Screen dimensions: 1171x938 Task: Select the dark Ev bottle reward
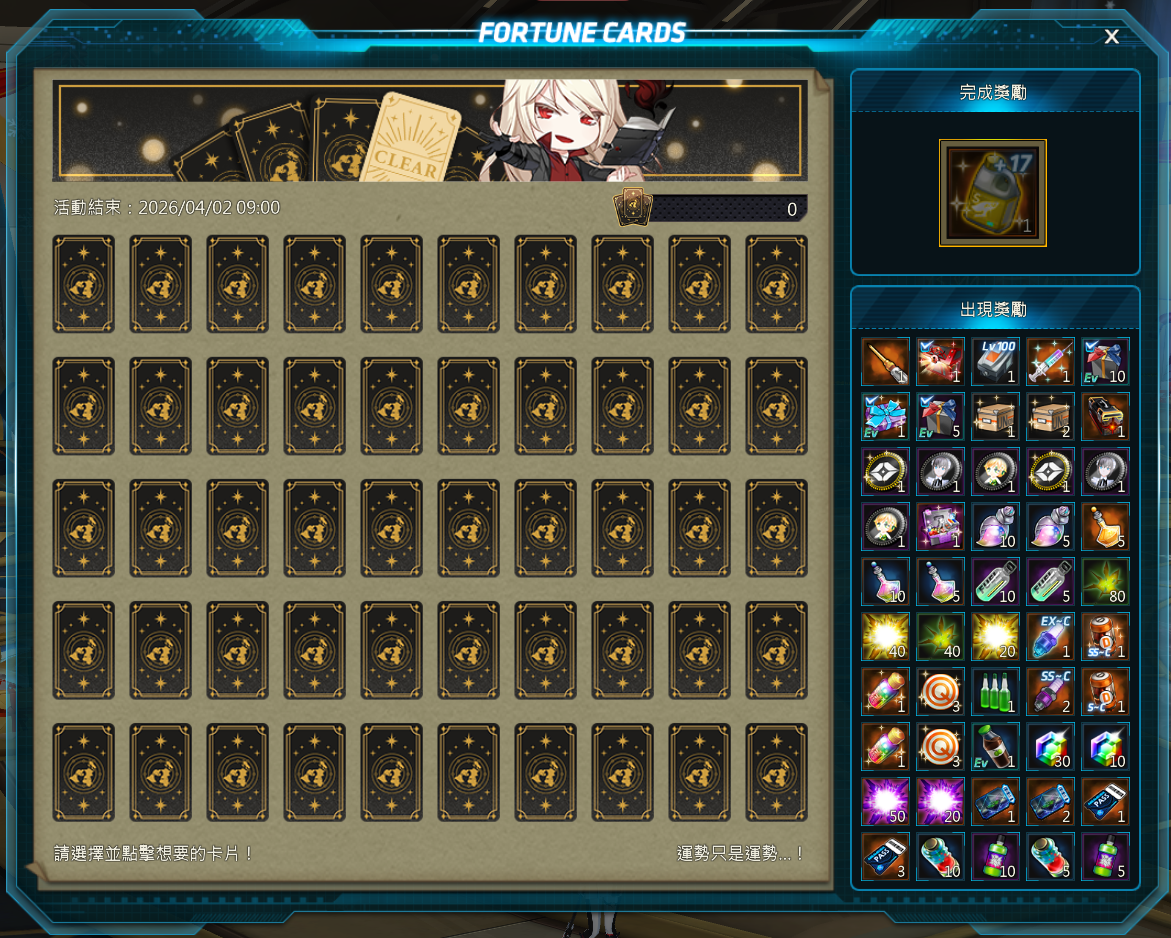coord(995,746)
